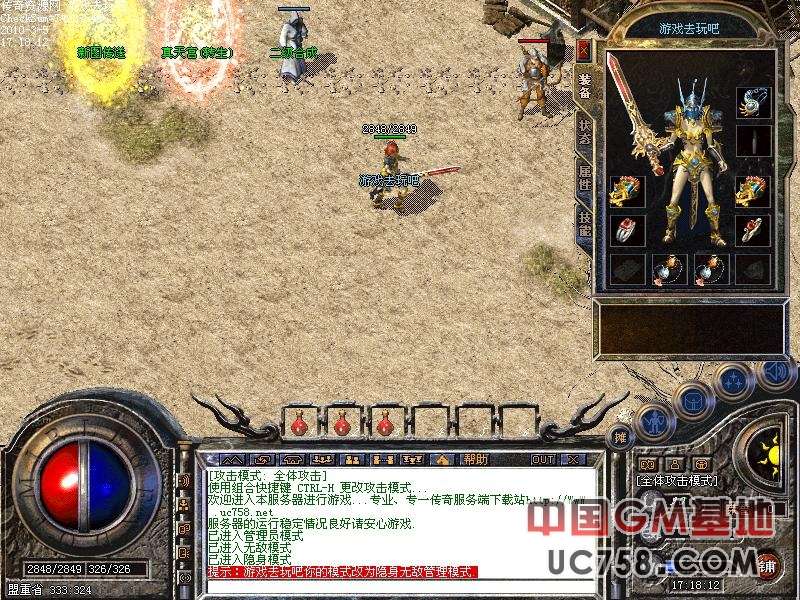
Task: Click the chat message window
Action: (x=400, y=520)
